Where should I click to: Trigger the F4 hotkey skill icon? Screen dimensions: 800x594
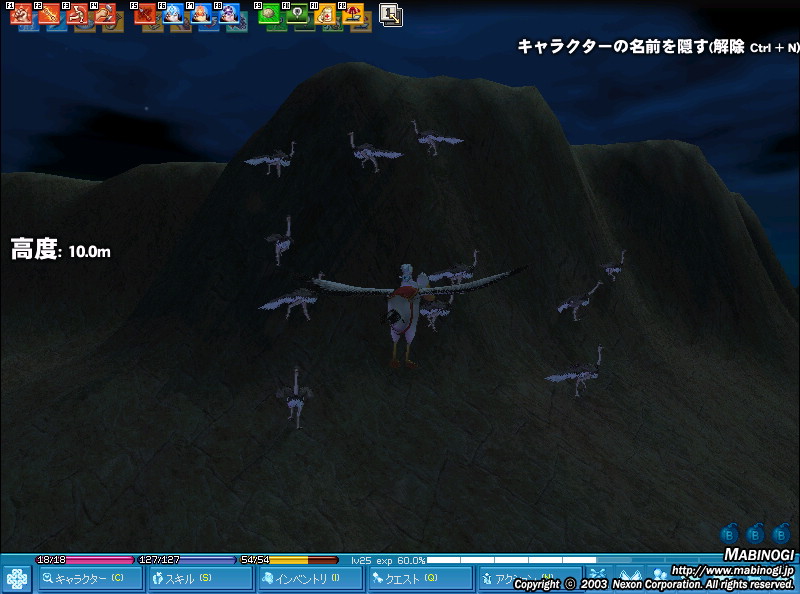click(105, 15)
